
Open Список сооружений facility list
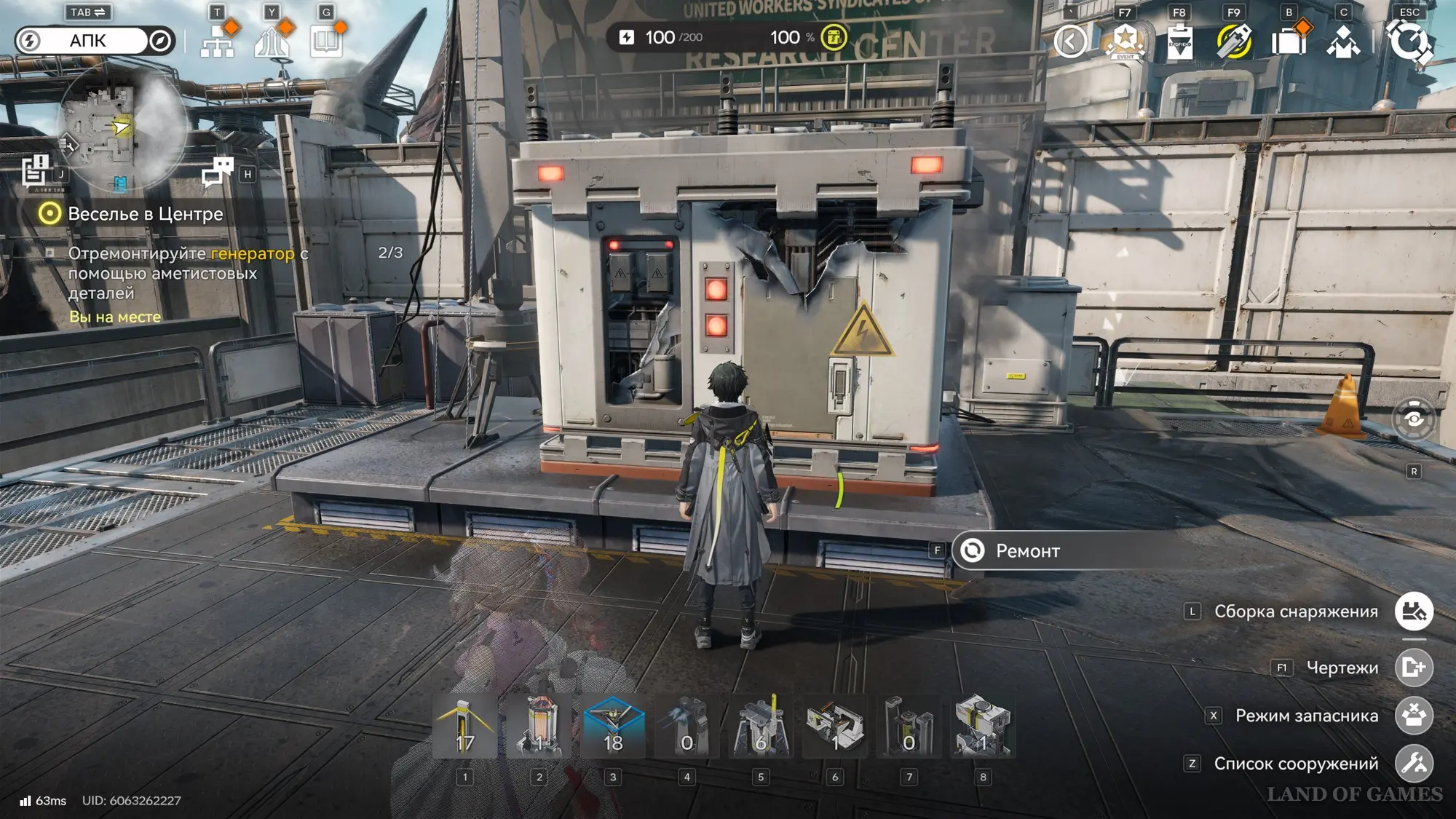1414,764
